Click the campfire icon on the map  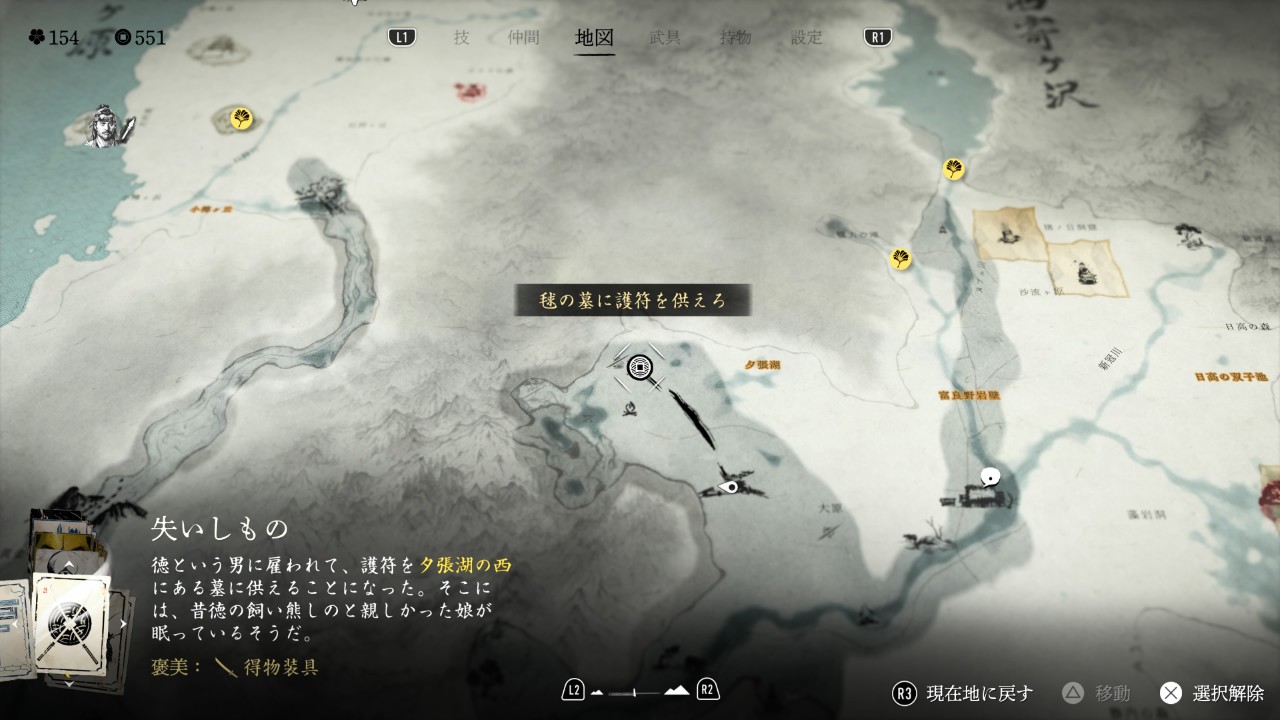point(630,408)
